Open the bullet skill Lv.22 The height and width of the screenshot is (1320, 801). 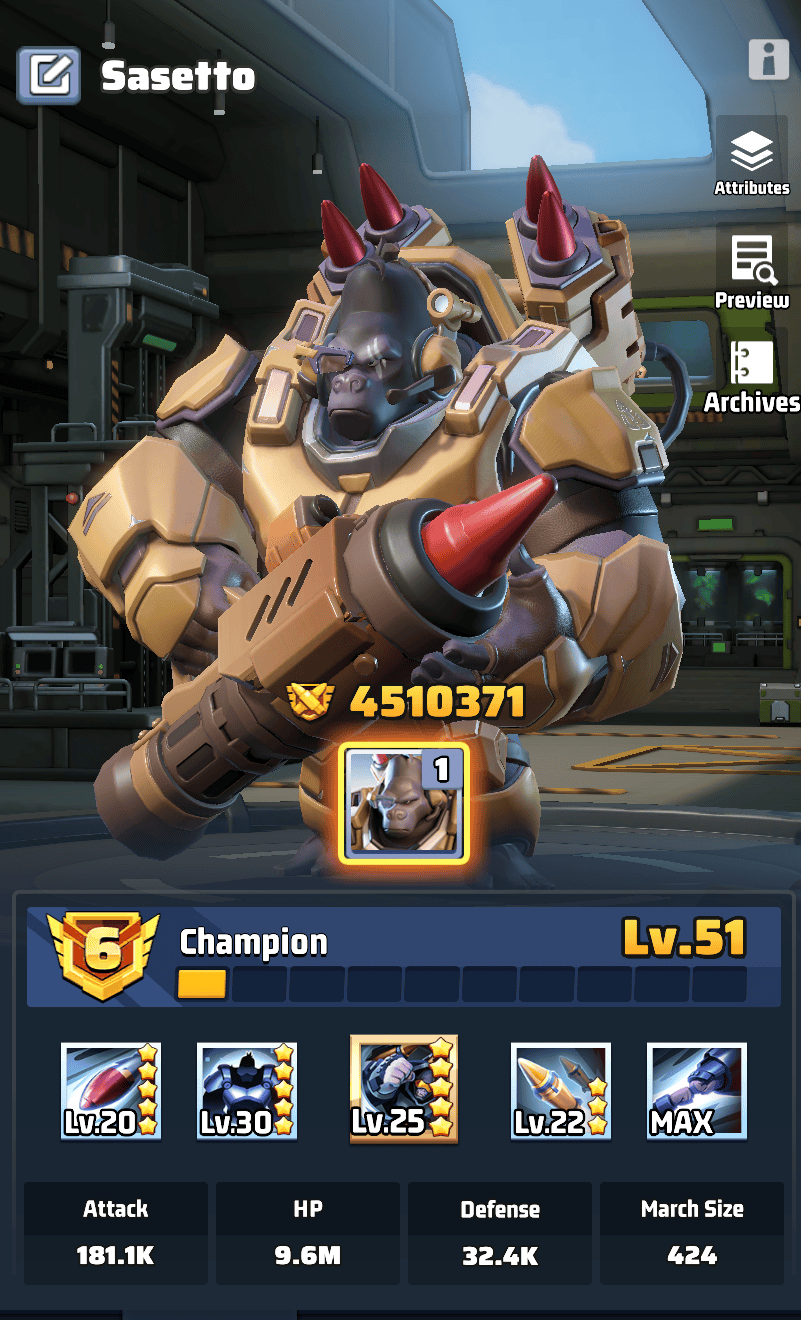[560, 1092]
